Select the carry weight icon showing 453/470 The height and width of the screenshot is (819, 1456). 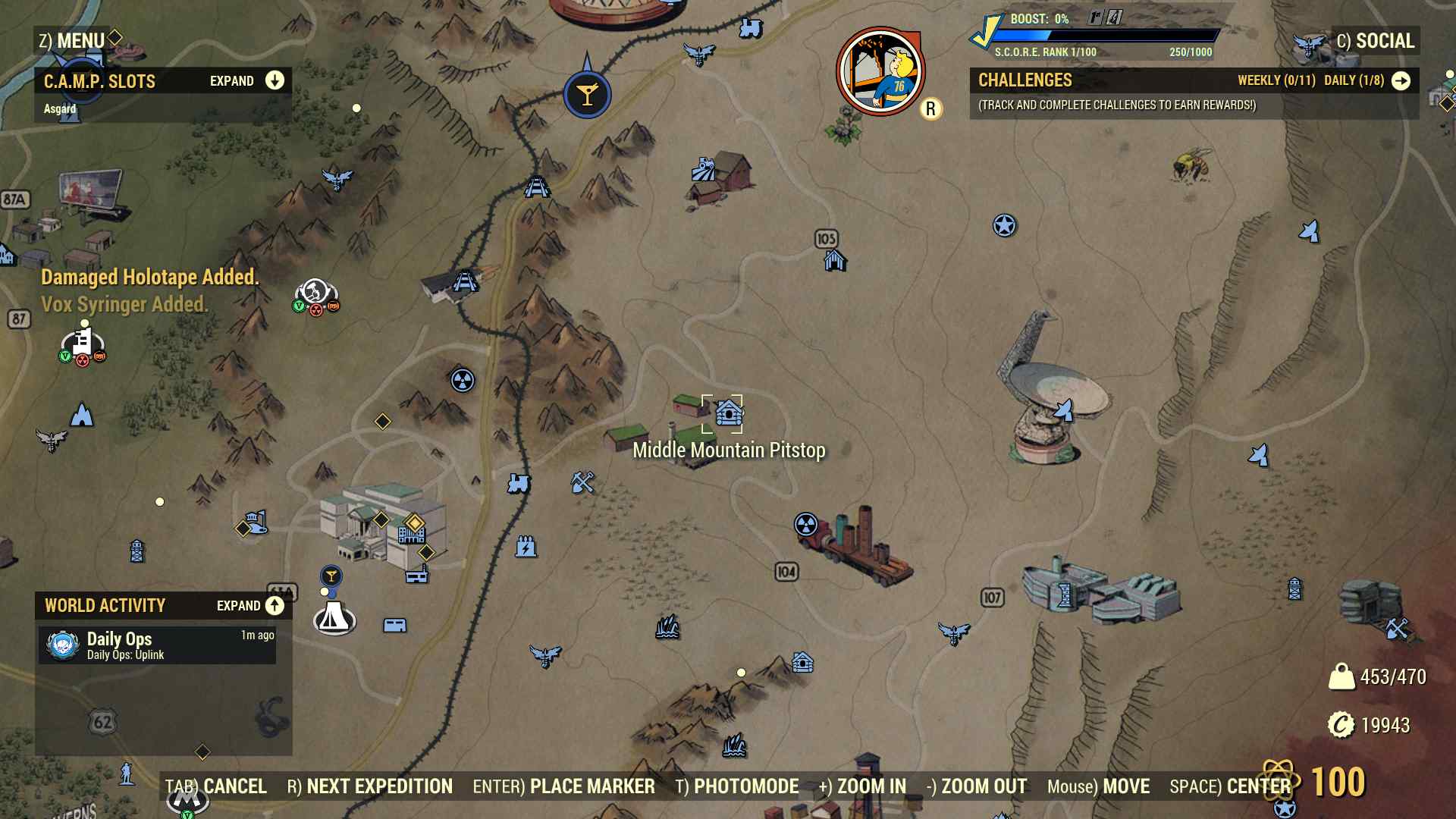1344,676
